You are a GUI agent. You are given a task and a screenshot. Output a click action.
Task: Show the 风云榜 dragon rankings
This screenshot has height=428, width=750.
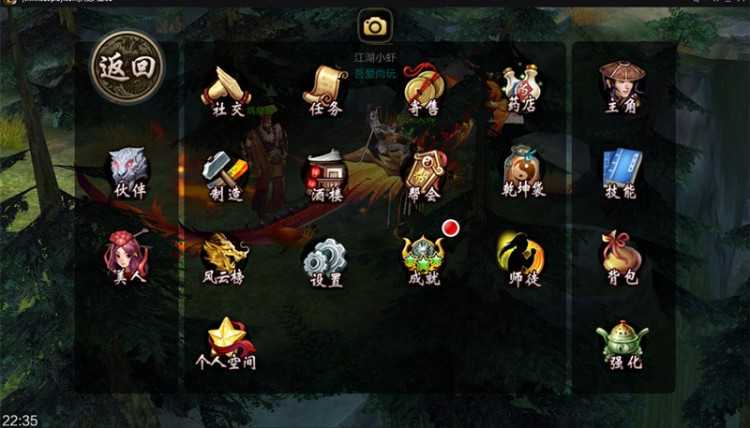click(224, 260)
